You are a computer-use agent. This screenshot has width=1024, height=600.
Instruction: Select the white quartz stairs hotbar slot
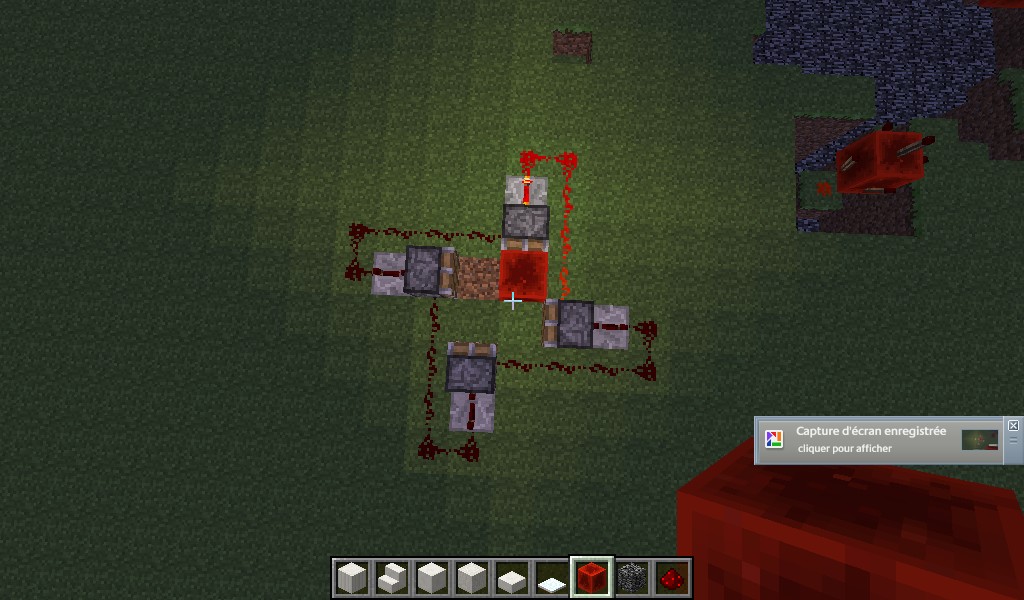click(x=391, y=577)
